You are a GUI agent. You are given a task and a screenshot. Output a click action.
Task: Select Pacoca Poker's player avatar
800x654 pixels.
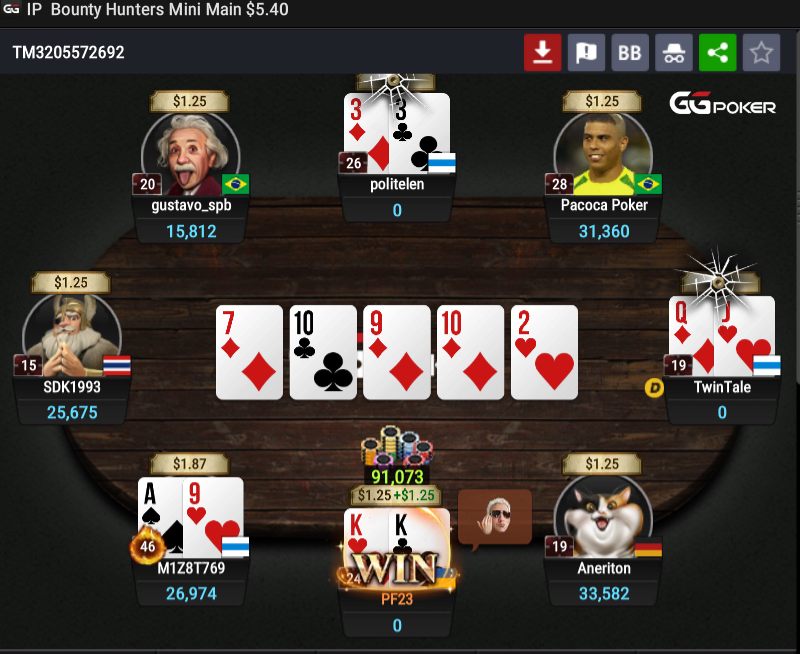602,152
